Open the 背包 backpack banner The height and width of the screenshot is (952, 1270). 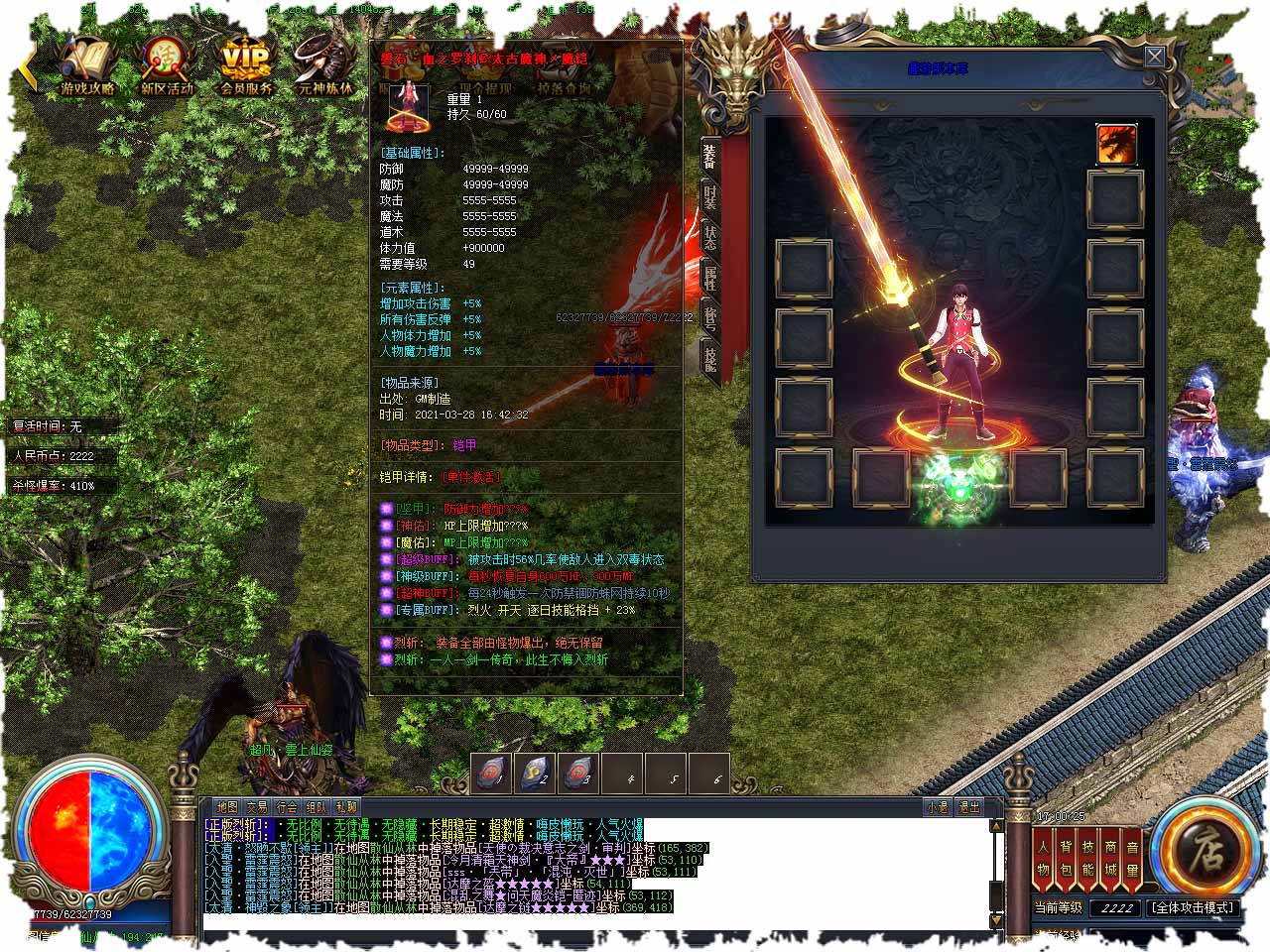[1066, 858]
